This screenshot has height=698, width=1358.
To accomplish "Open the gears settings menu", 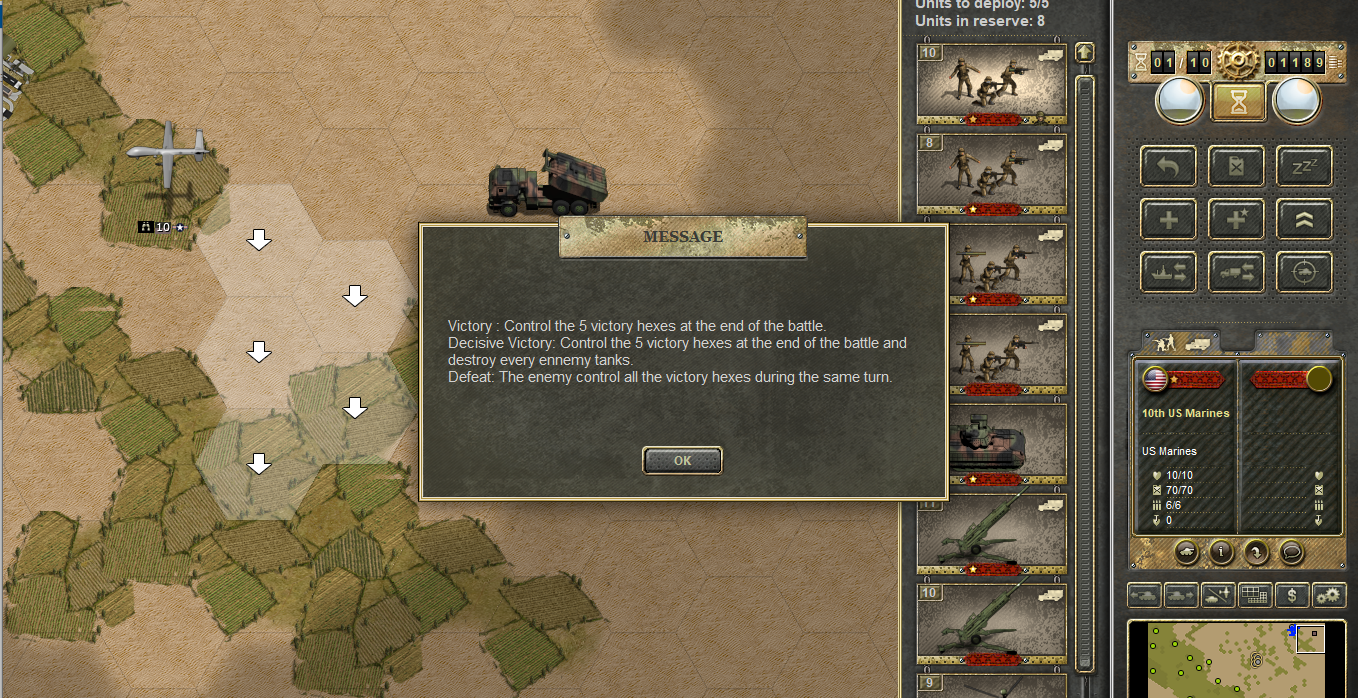I will click(x=1329, y=595).
